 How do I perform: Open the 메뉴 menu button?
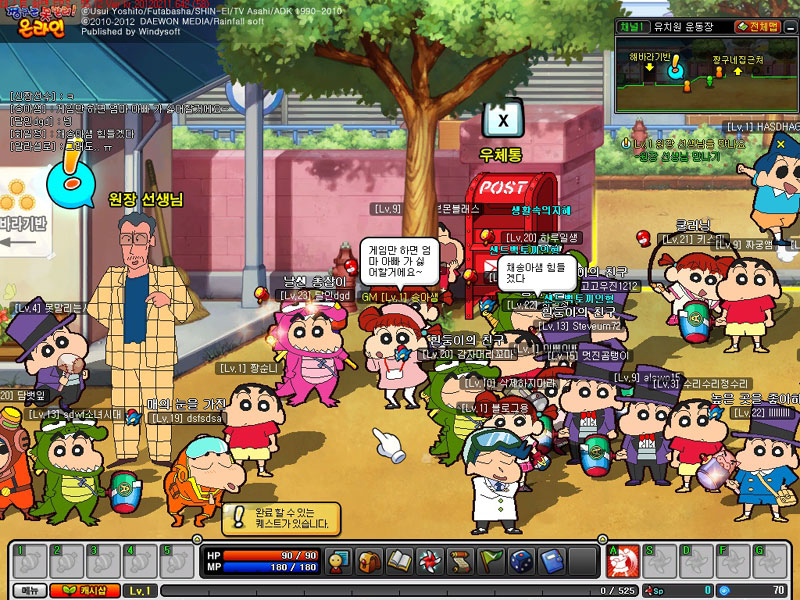coord(29,591)
